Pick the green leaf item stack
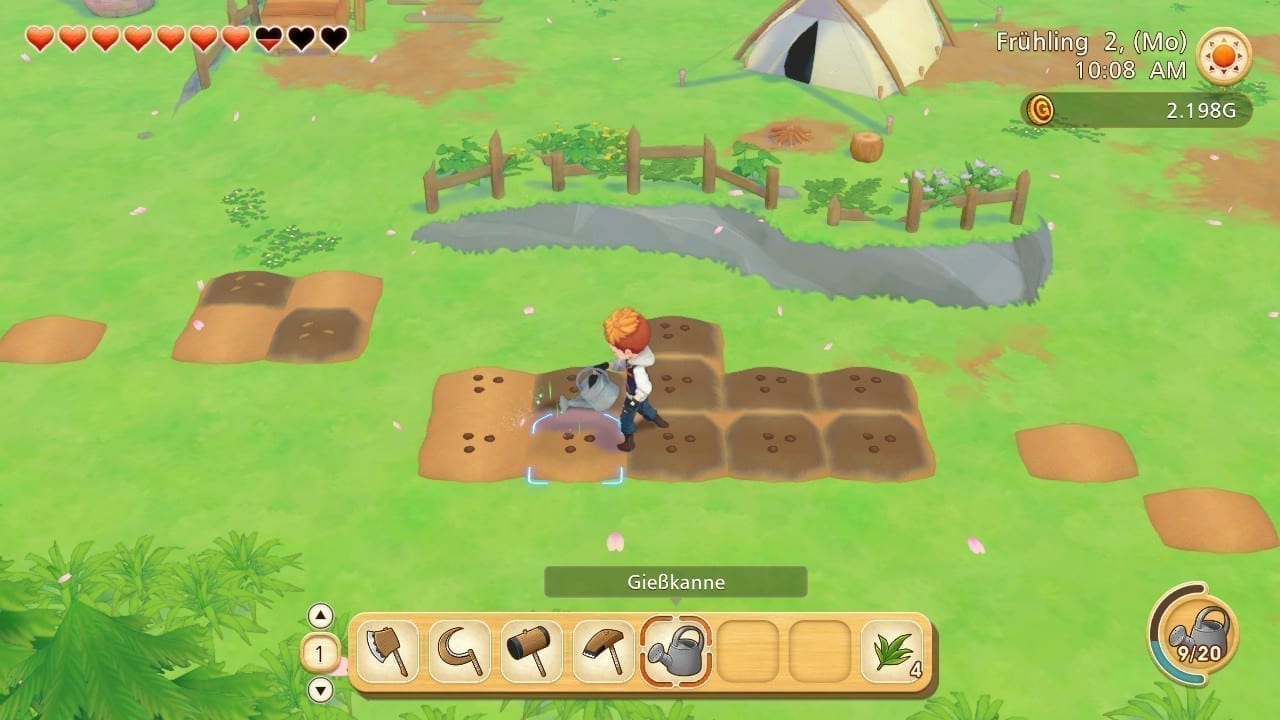 click(x=892, y=652)
